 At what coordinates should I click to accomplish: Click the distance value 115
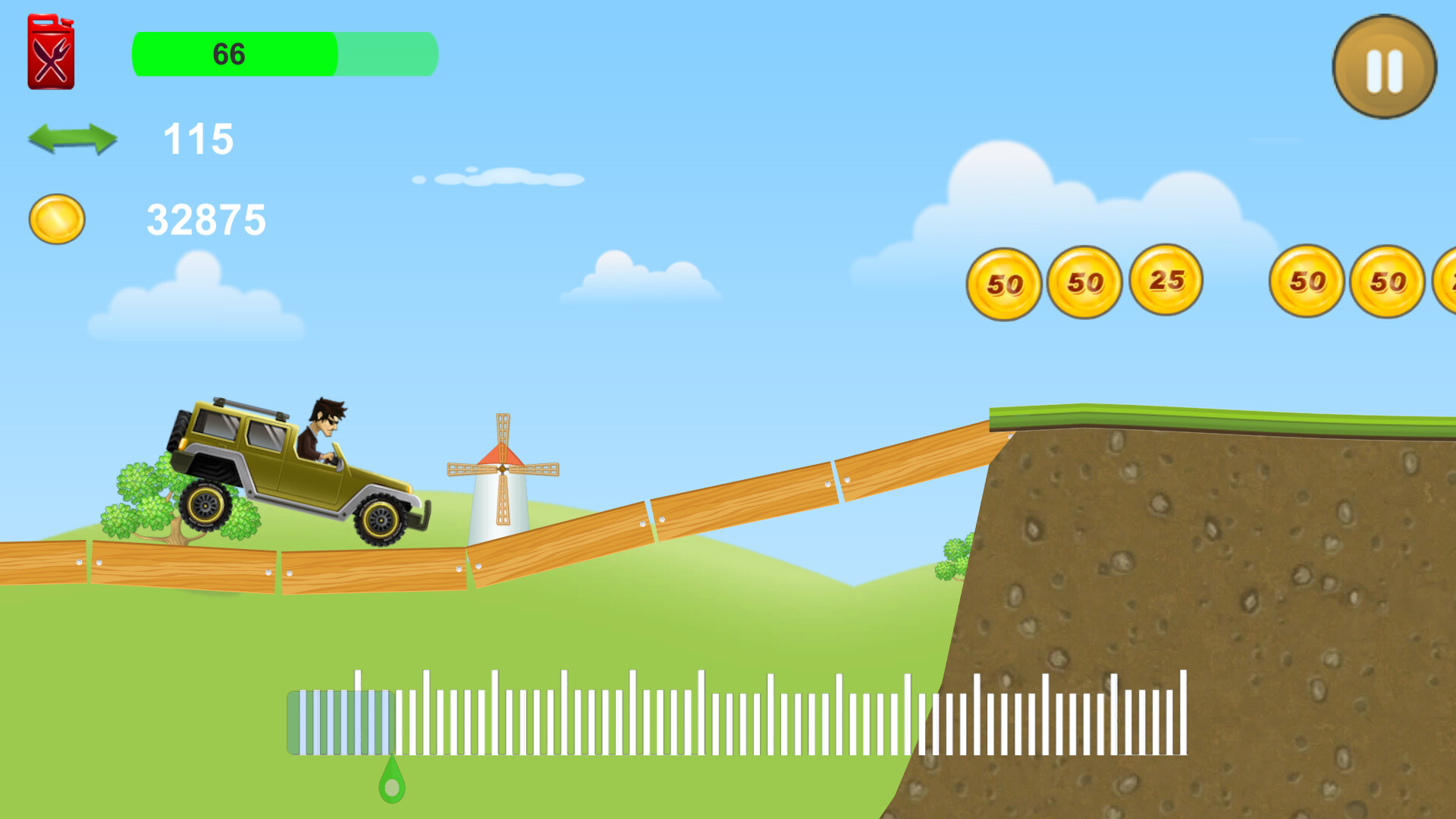click(199, 139)
